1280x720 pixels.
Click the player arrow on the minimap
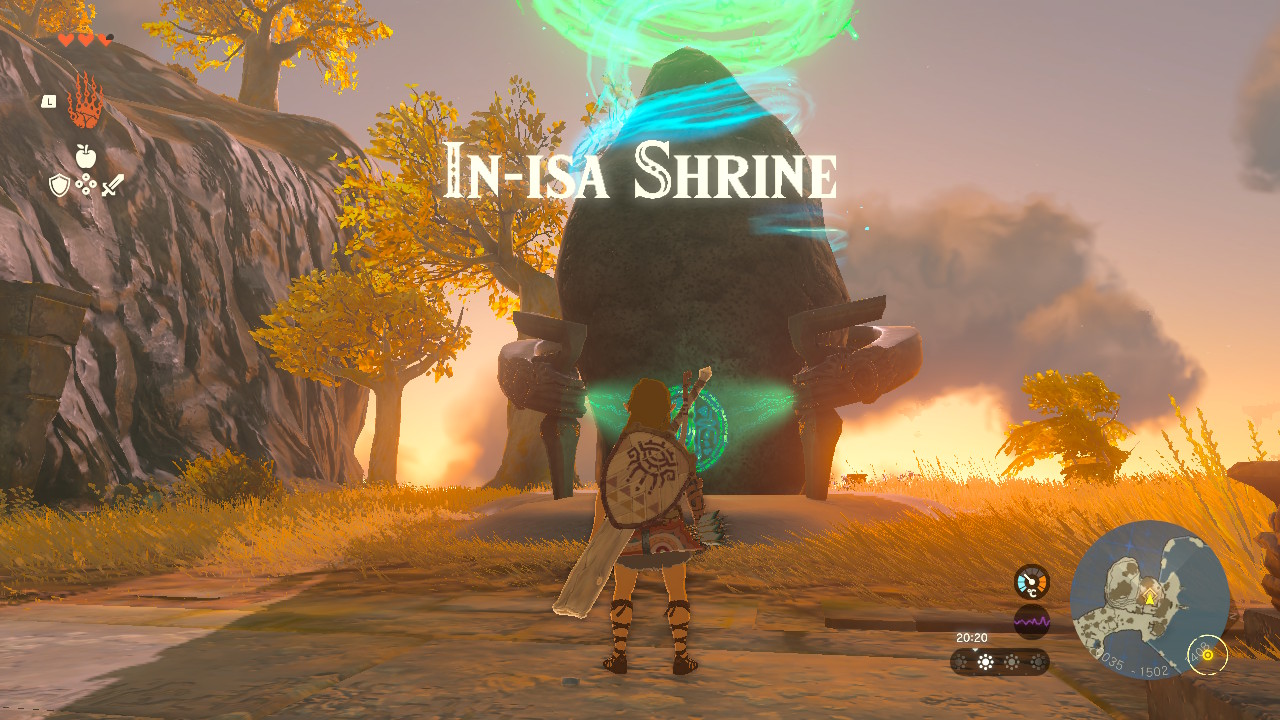1150,600
